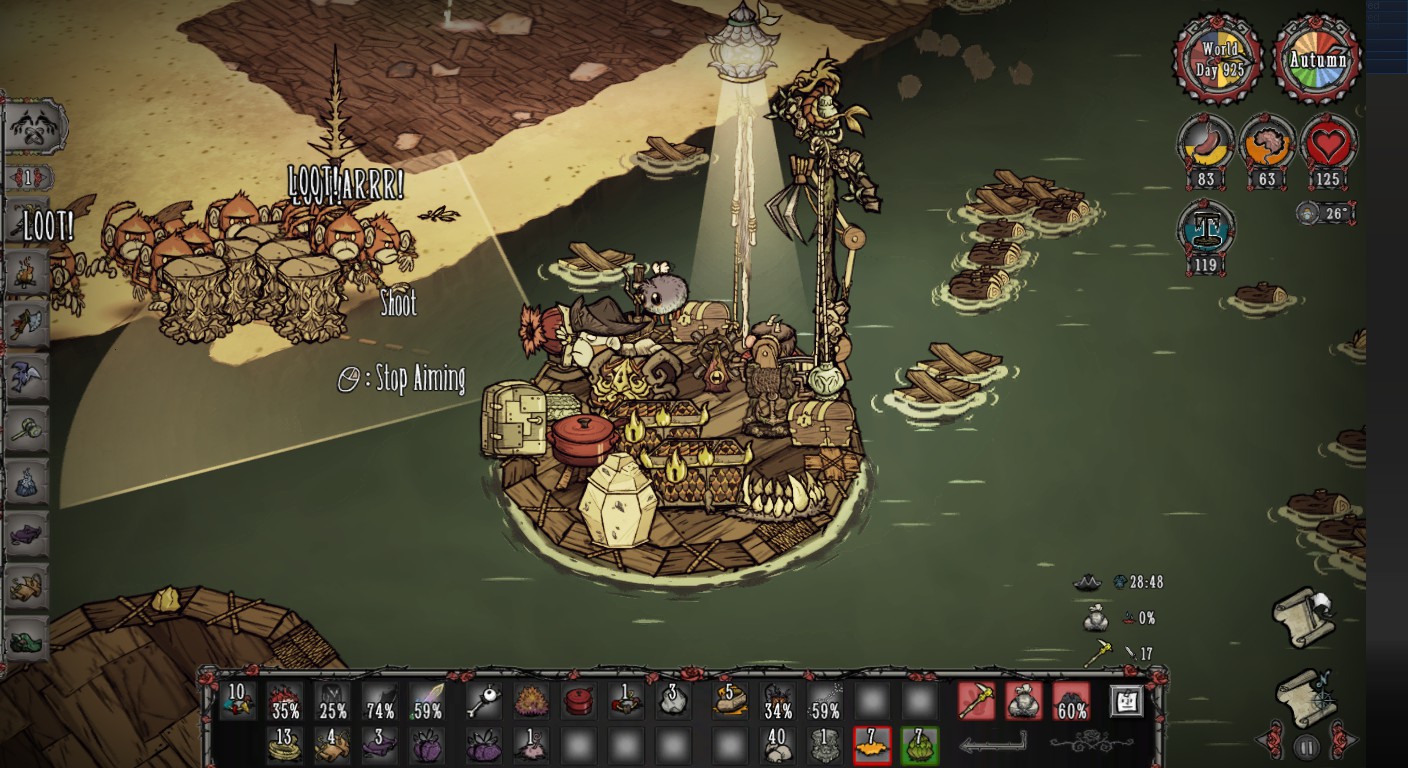Select the stack of 40 rocks
Viewport: 1408px width, 768px height.
coord(776,745)
